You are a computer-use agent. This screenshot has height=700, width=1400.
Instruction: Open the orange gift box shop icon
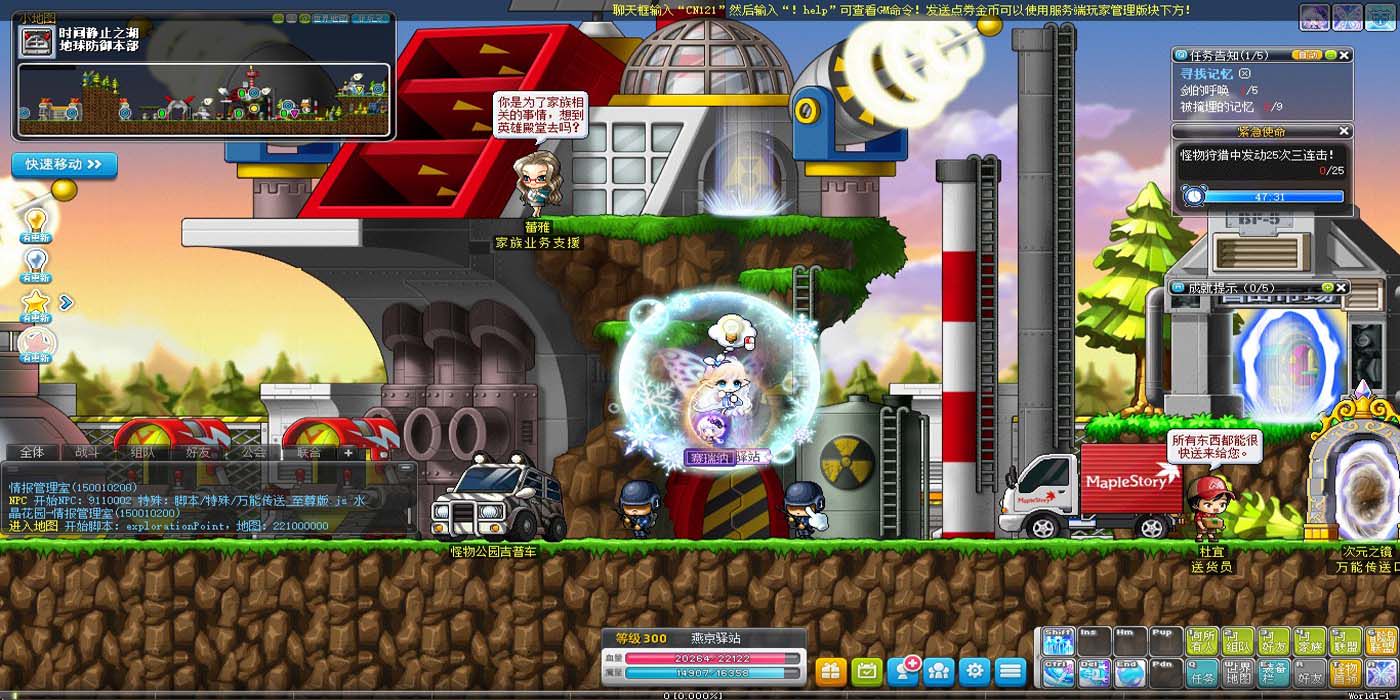[831, 670]
